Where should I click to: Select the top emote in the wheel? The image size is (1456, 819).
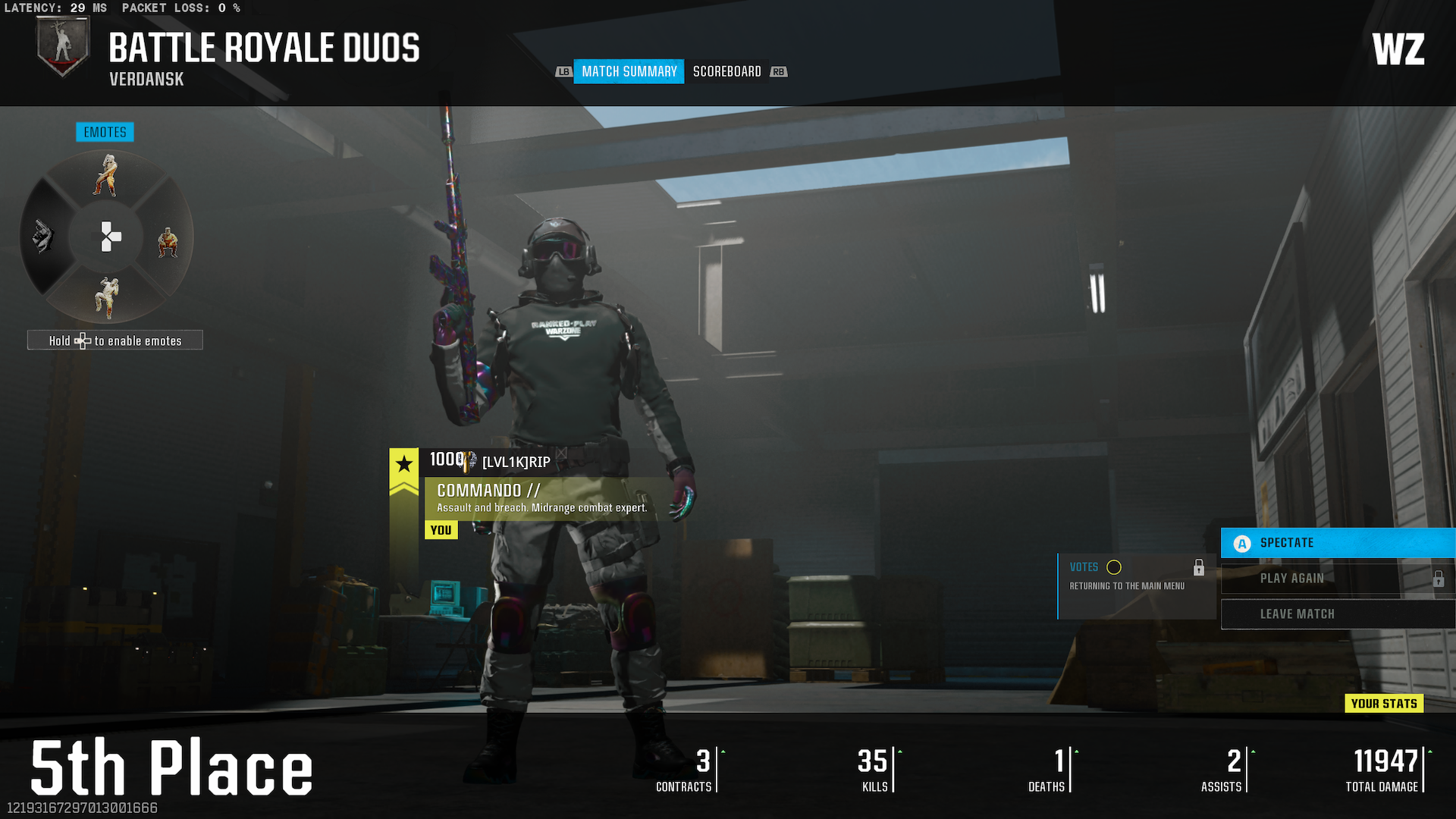pyautogui.click(x=107, y=175)
